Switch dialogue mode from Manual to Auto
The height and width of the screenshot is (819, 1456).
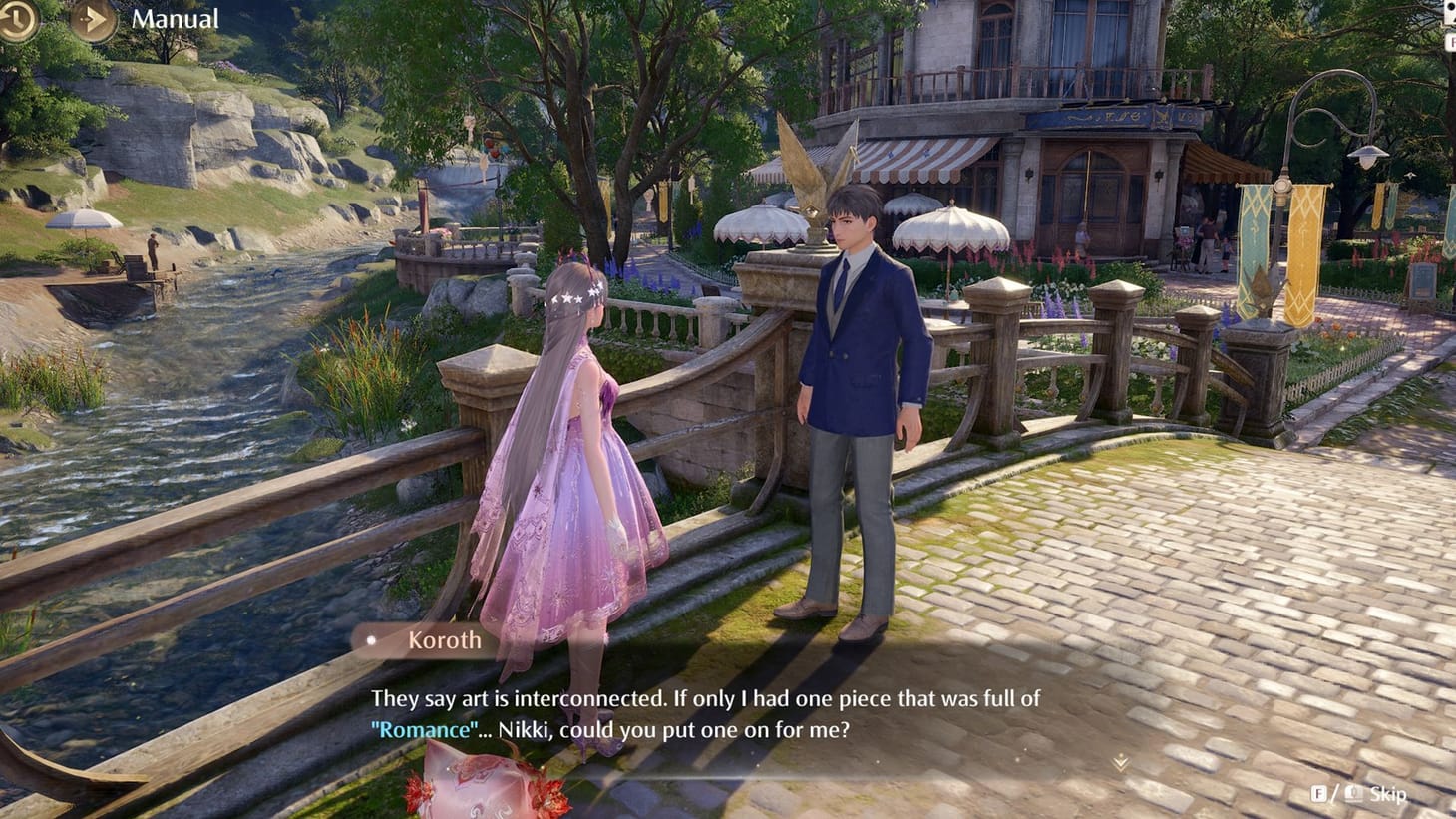(x=177, y=17)
